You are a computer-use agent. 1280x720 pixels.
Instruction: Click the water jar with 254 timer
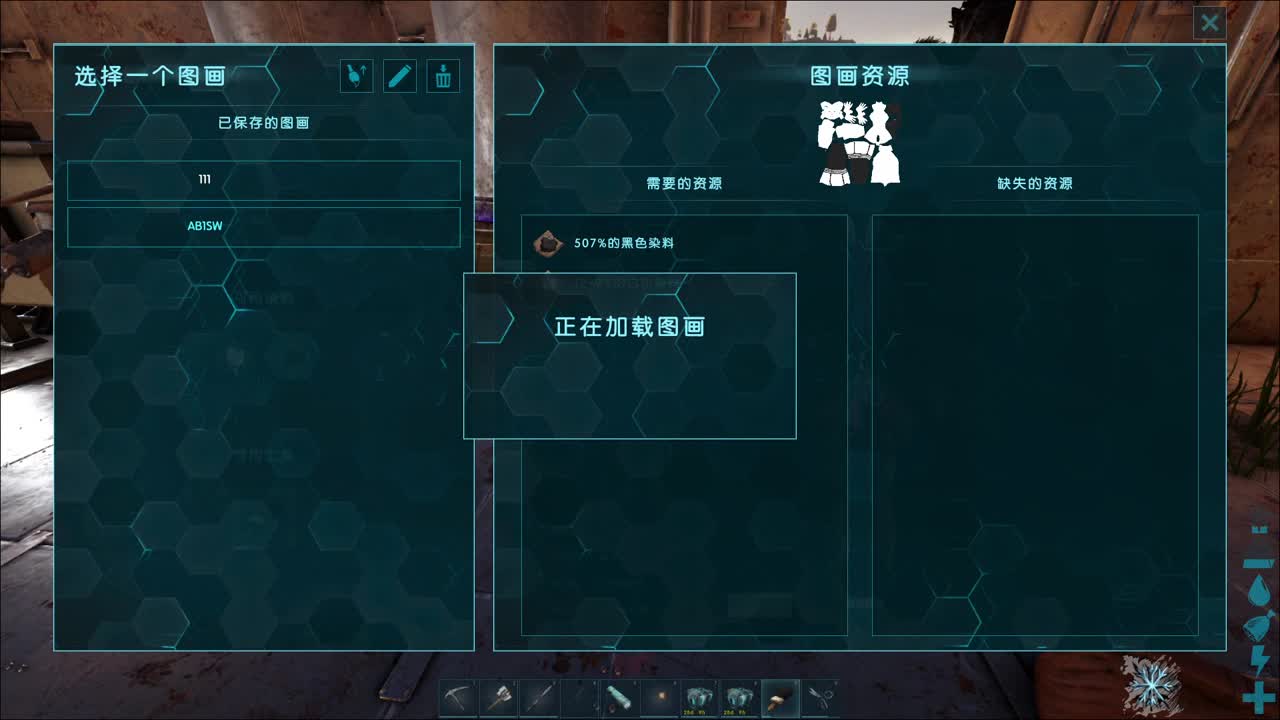[698, 697]
